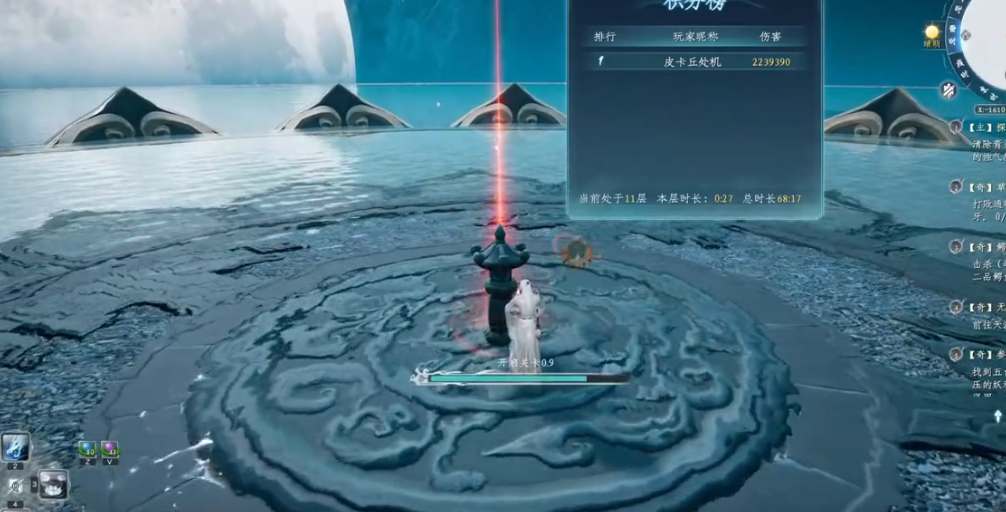Viewport: 1006px width, 512px height.
Task: Use the blue orb potion
Action: click(86, 449)
